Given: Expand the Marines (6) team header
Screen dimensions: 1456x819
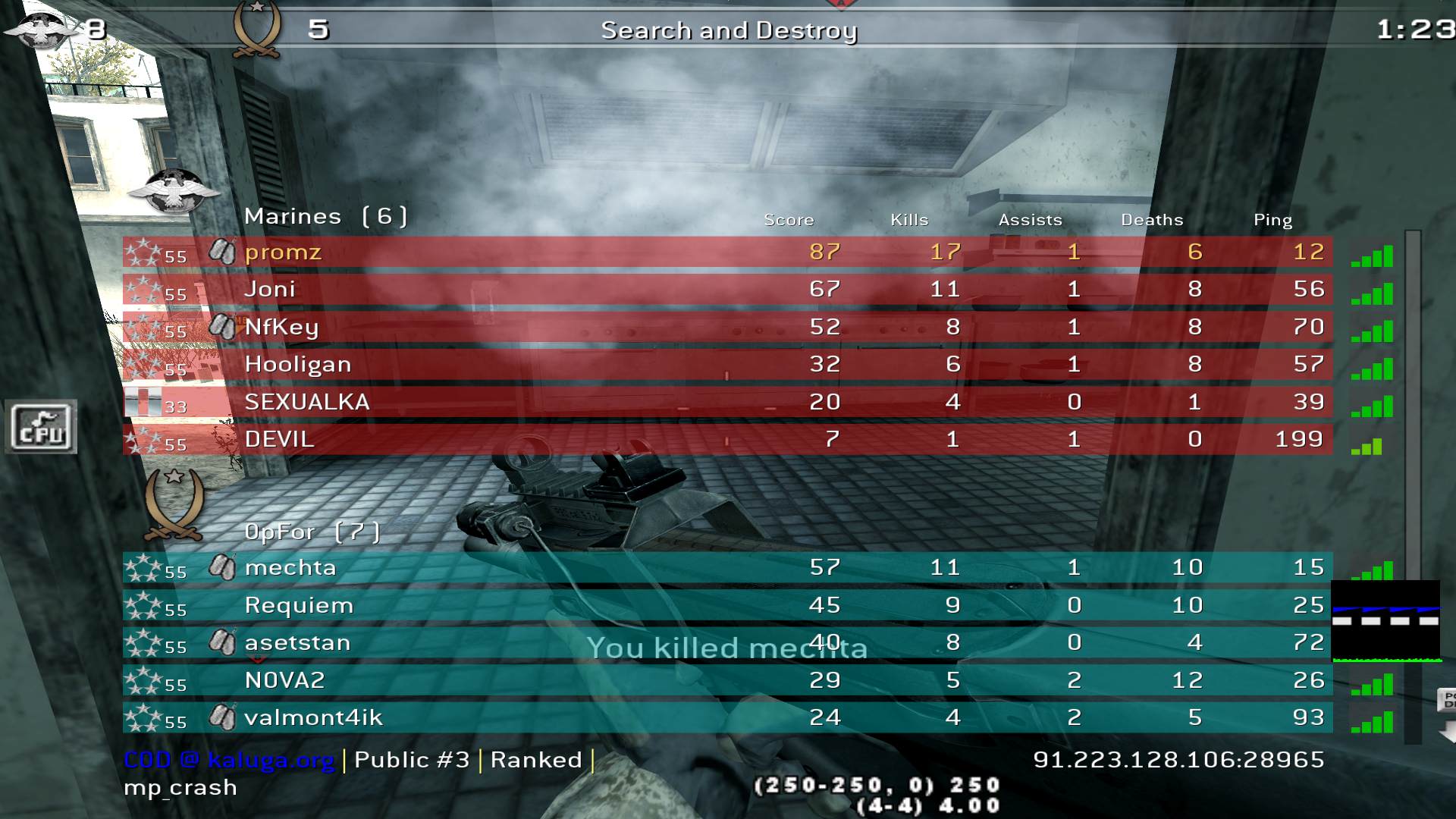Looking at the screenshot, I should (x=326, y=215).
